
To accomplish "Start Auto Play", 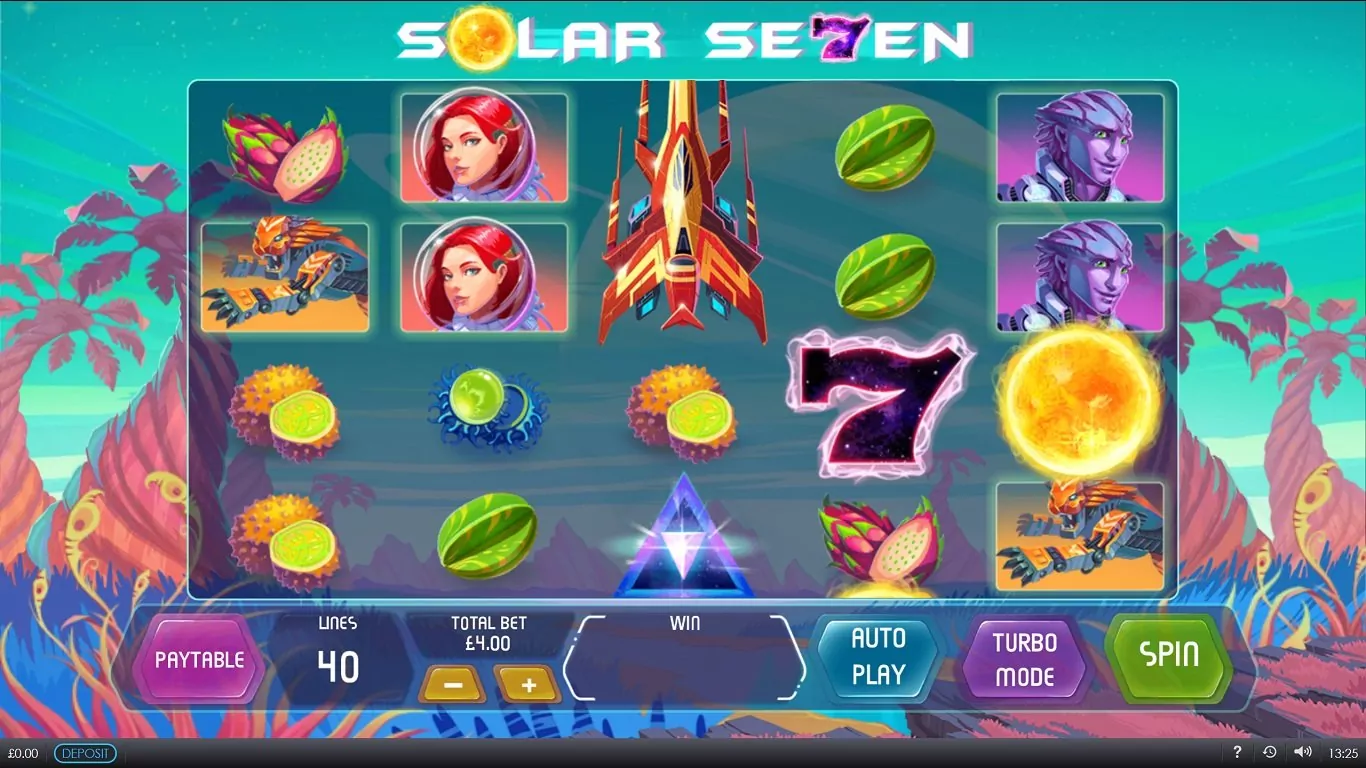I will [878, 657].
